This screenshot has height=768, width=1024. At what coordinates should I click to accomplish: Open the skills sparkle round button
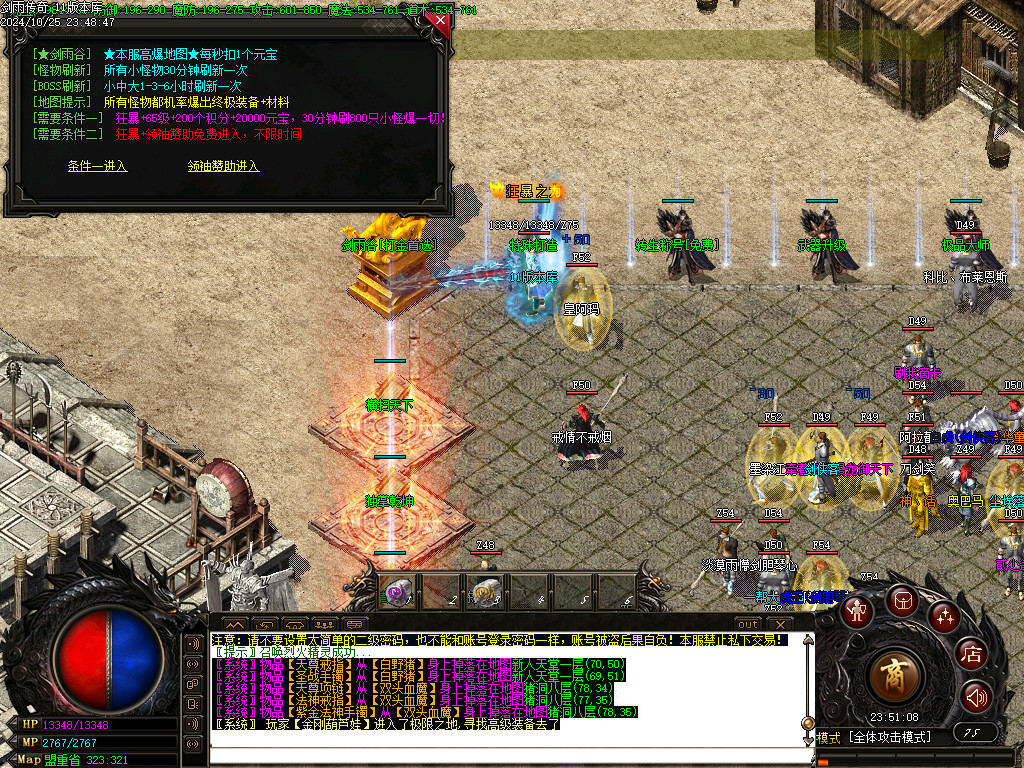[944, 617]
